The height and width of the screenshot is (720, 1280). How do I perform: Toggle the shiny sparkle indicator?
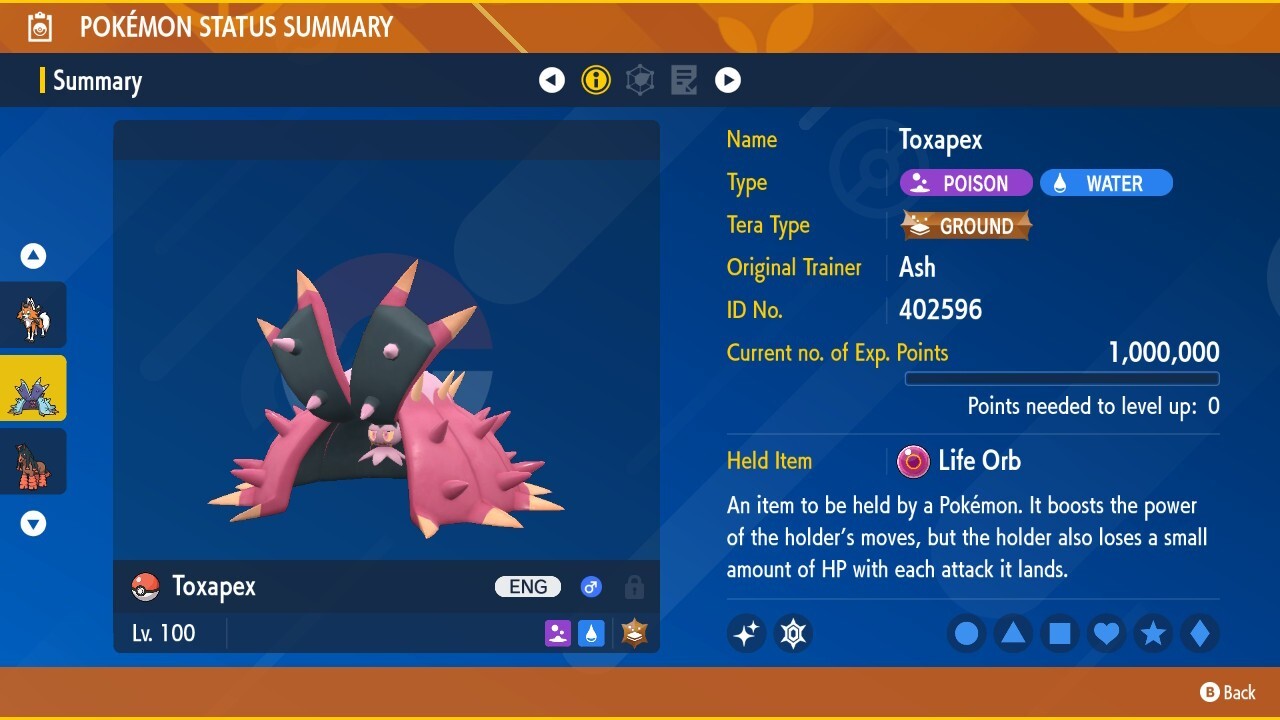coord(746,633)
